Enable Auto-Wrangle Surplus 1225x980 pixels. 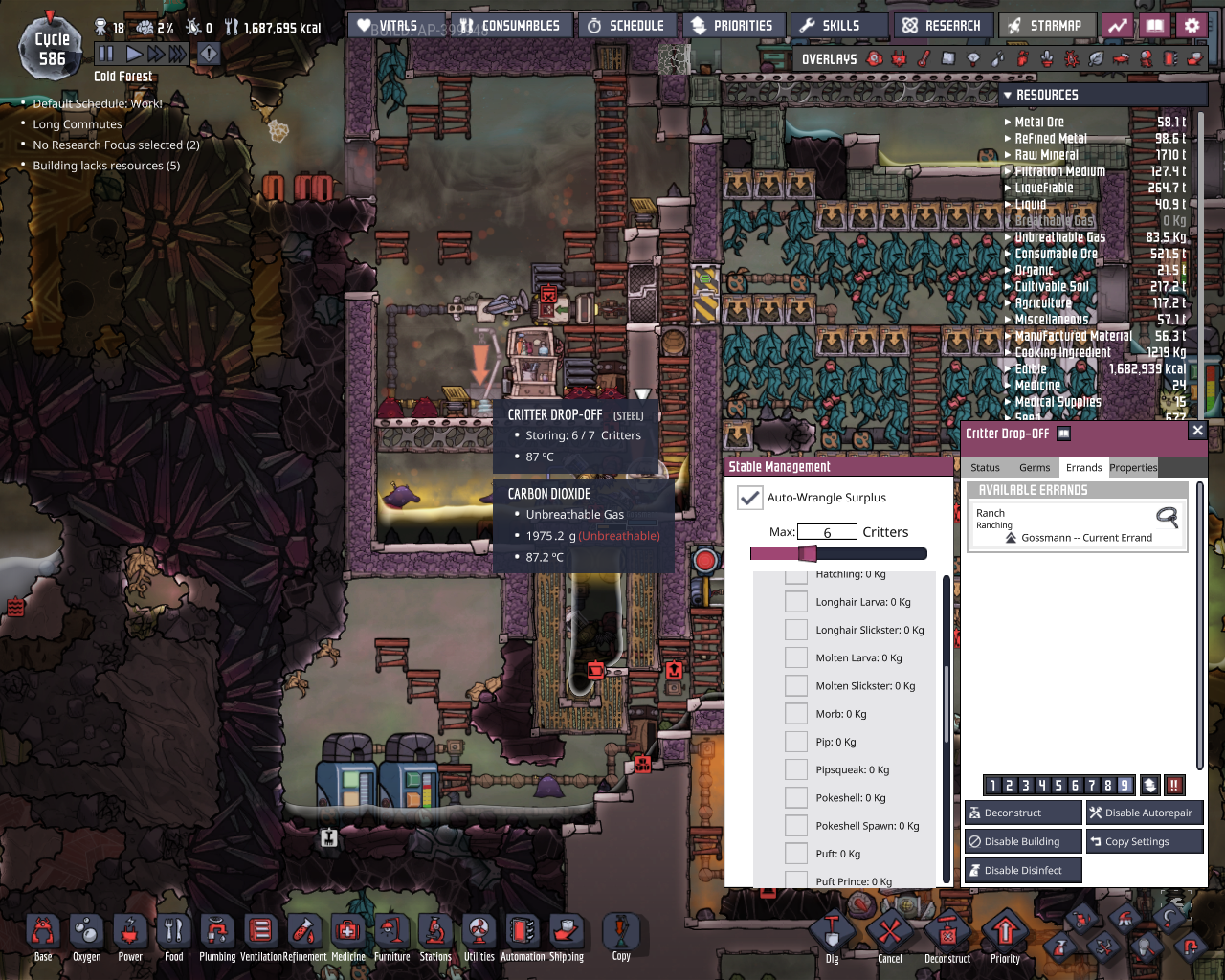pos(750,498)
